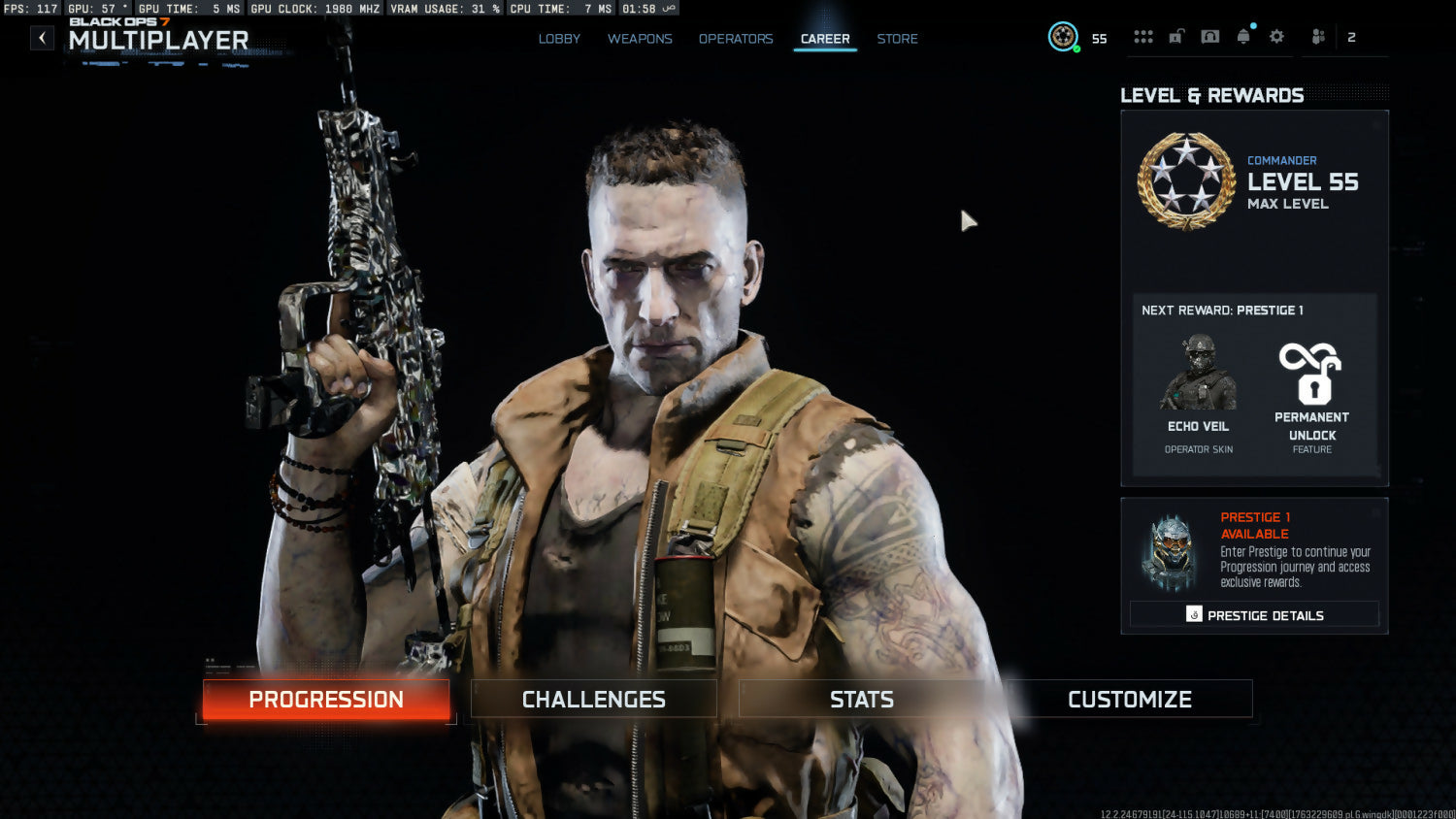This screenshot has height=819, width=1456.
Task: Open settings with the gear icon
Action: 1276,37
